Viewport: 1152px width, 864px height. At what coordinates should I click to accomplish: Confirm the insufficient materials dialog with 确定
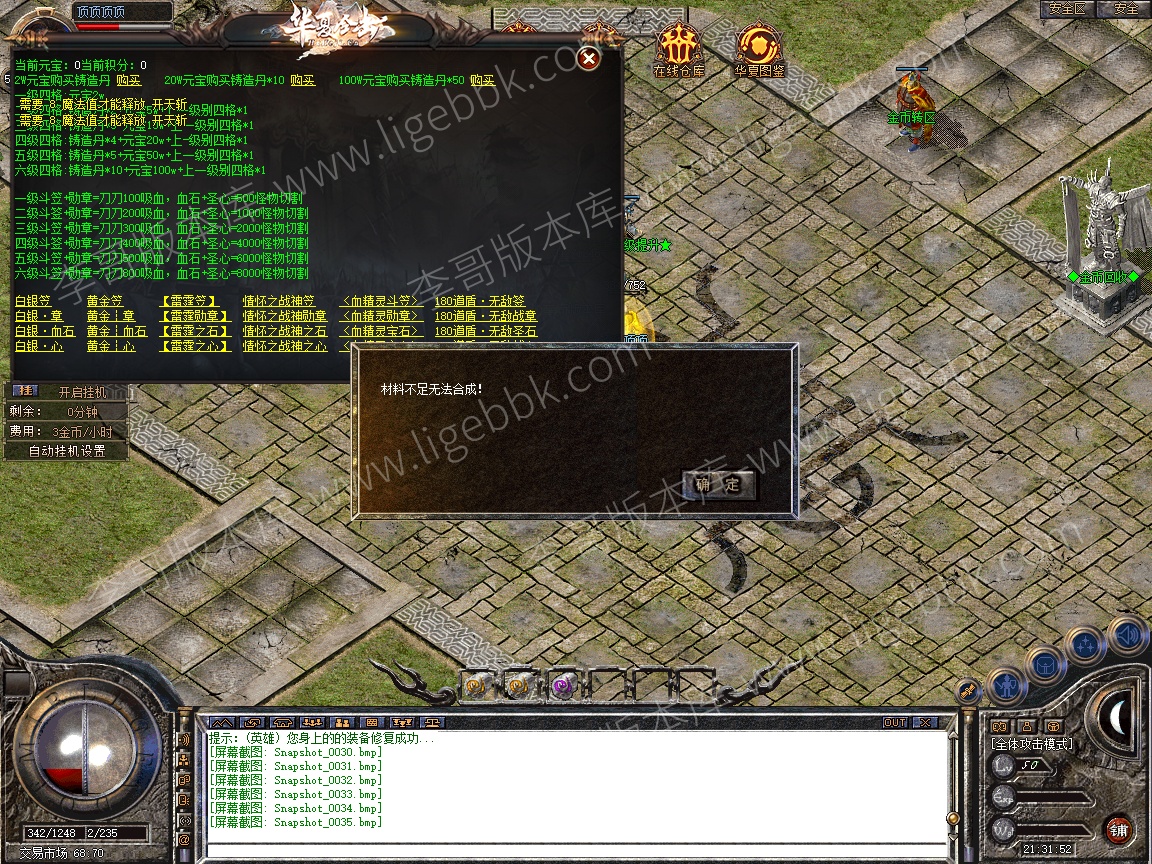tap(718, 485)
